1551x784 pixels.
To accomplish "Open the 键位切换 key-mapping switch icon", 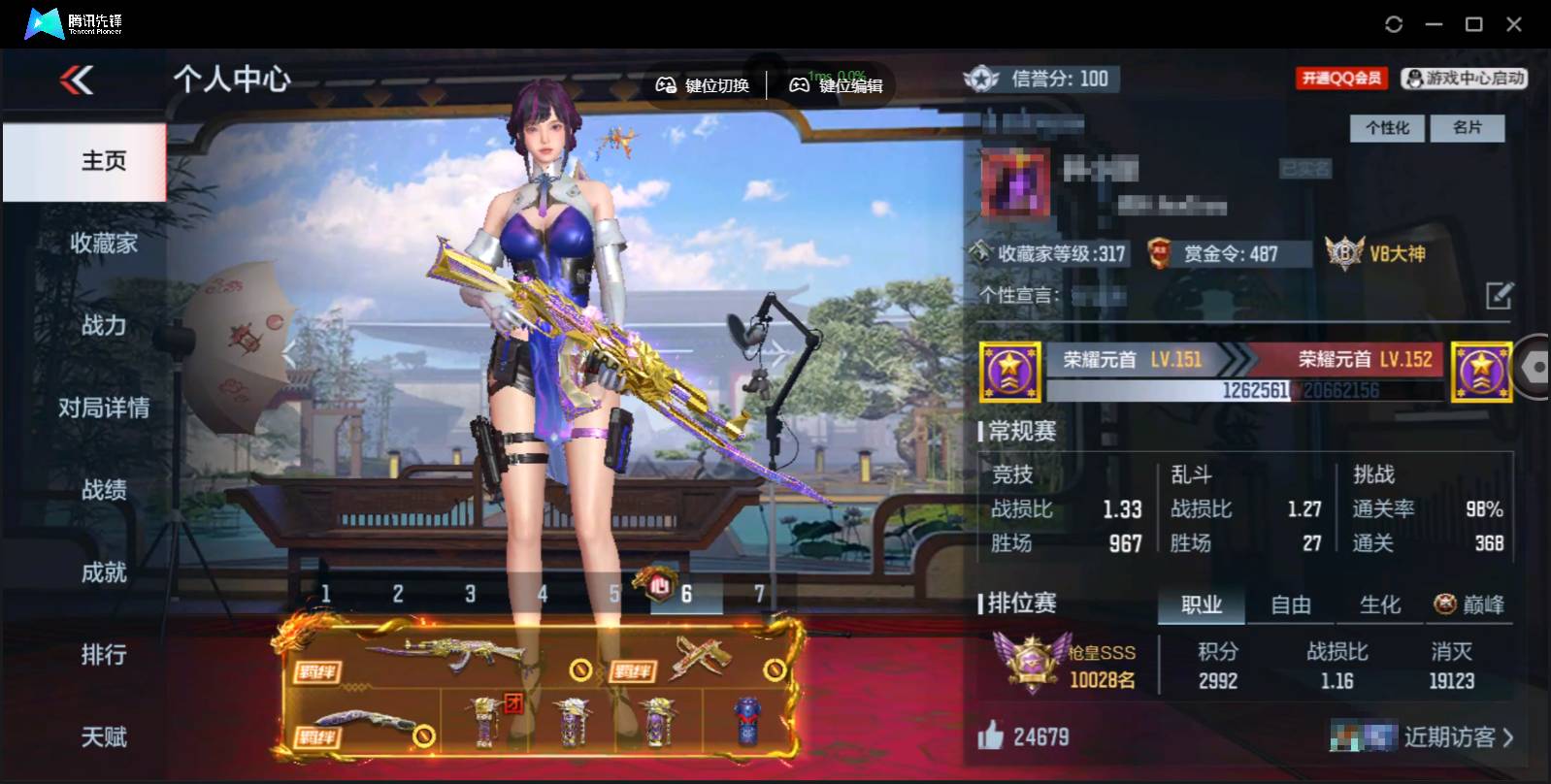I will click(664, 84).
